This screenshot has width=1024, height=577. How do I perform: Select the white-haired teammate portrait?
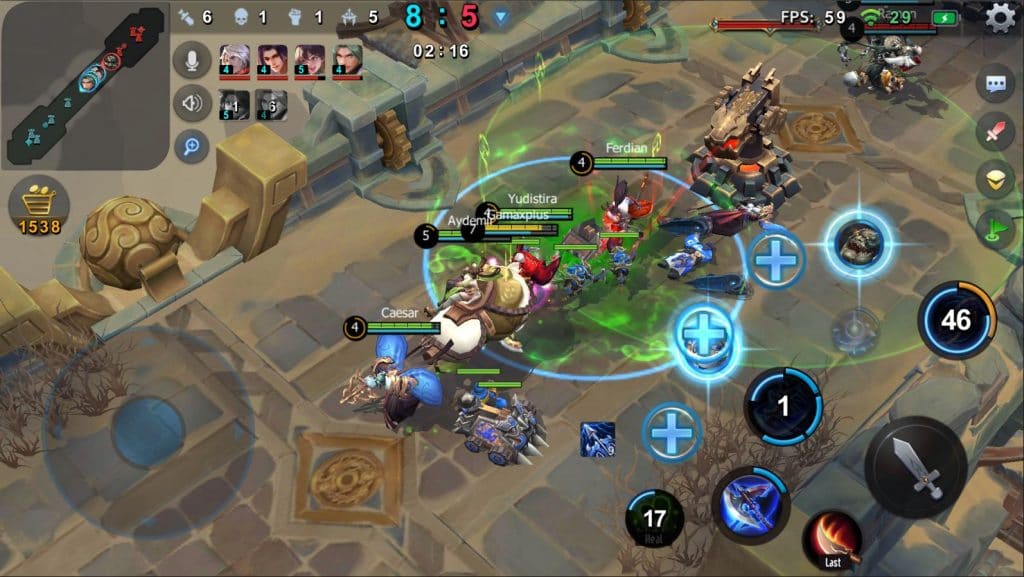234,59
